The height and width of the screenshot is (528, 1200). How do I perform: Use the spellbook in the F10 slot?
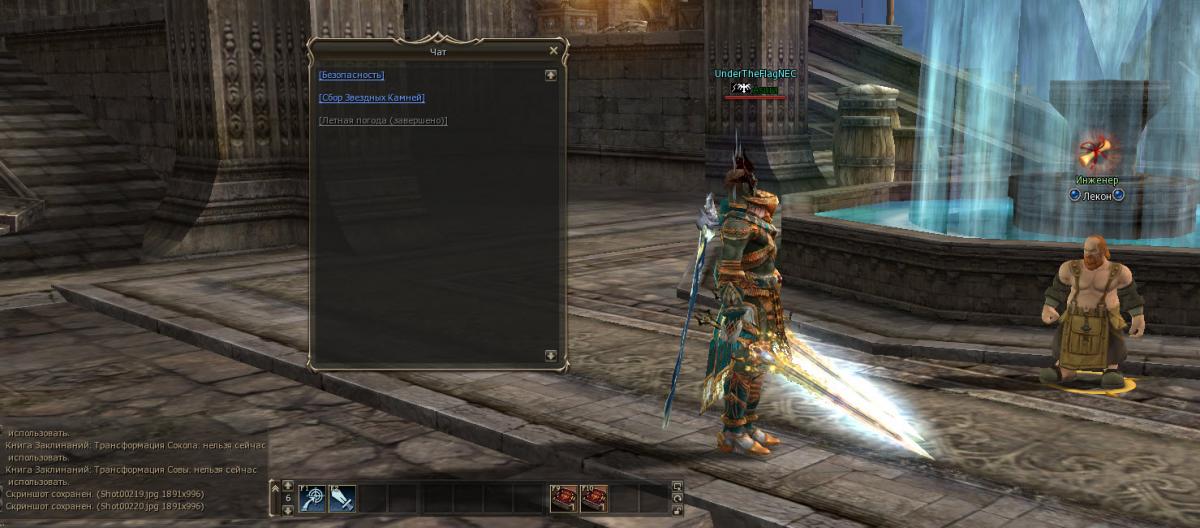(594, 497)
